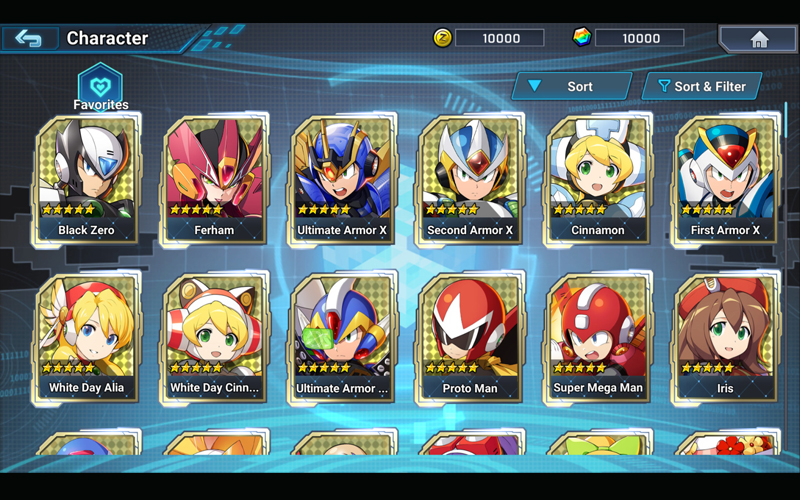This screenshot has height=500, width=800.
Task: Open the Sort & Filter options
Action: pyautogui.click(x=701, y=87)
